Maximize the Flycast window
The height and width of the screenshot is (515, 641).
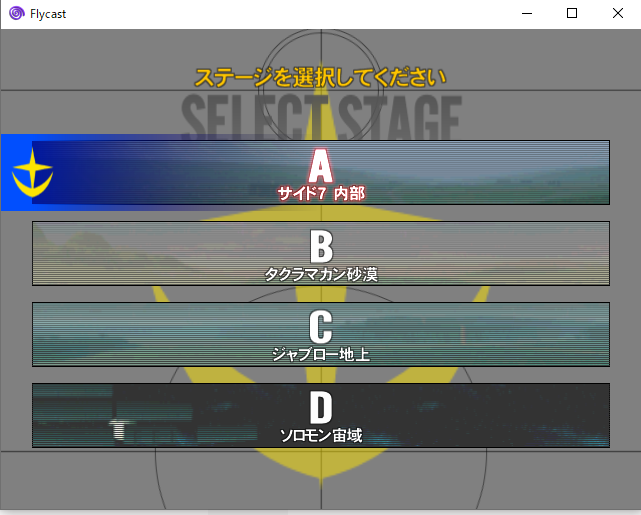572,14
